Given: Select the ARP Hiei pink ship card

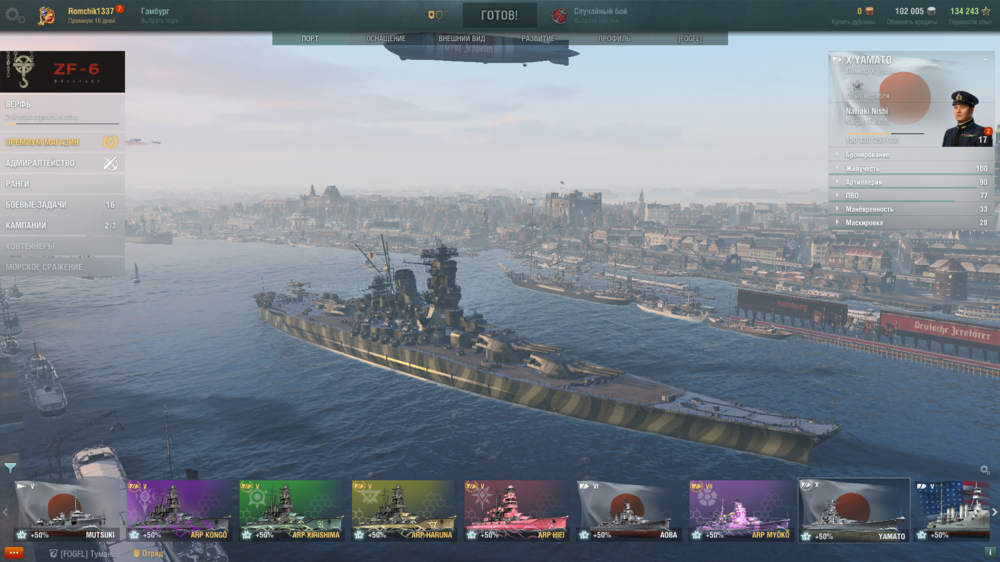Looking at the screenshot, I should click(x=516, y=510).
